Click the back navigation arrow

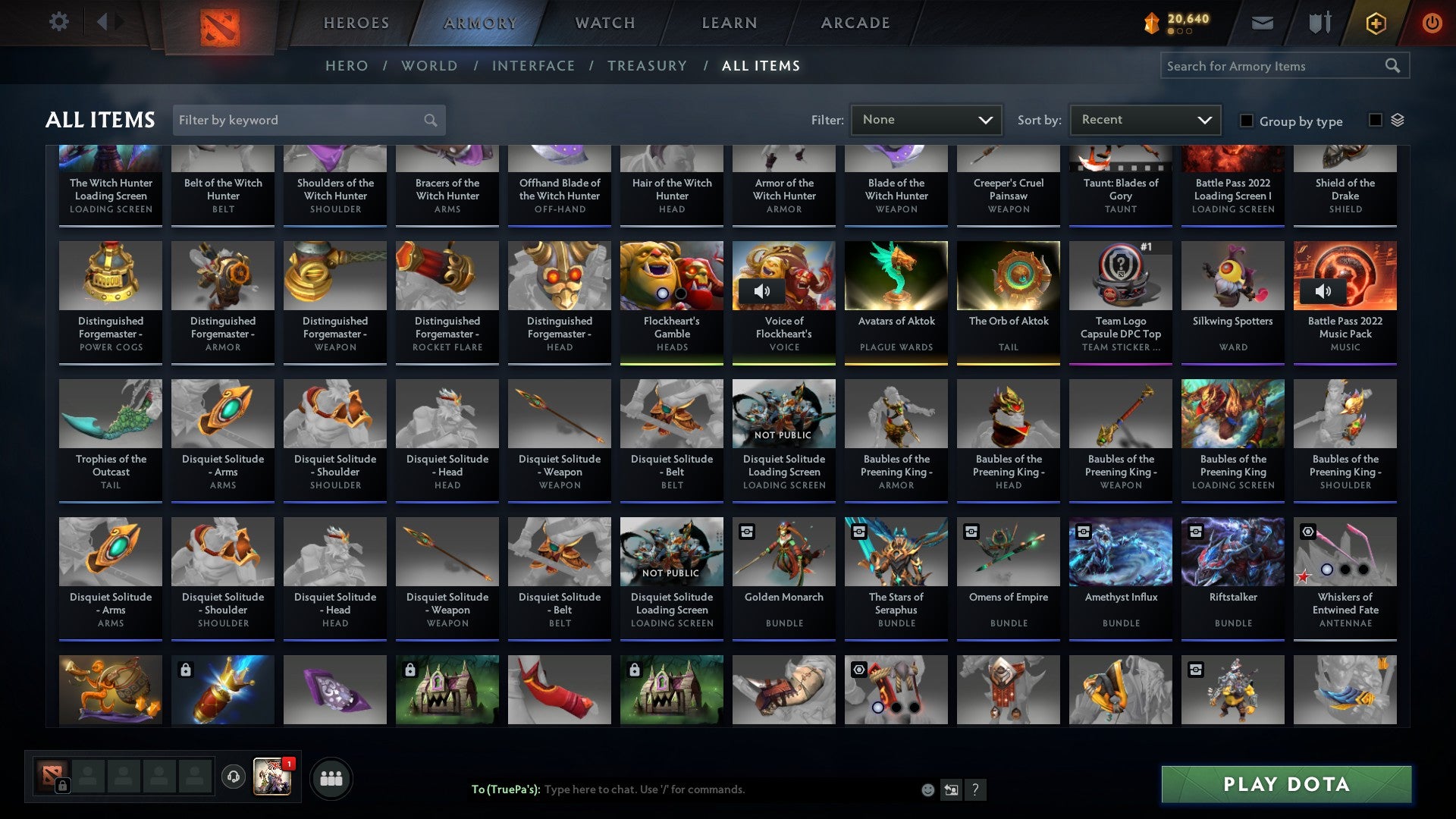104,21
